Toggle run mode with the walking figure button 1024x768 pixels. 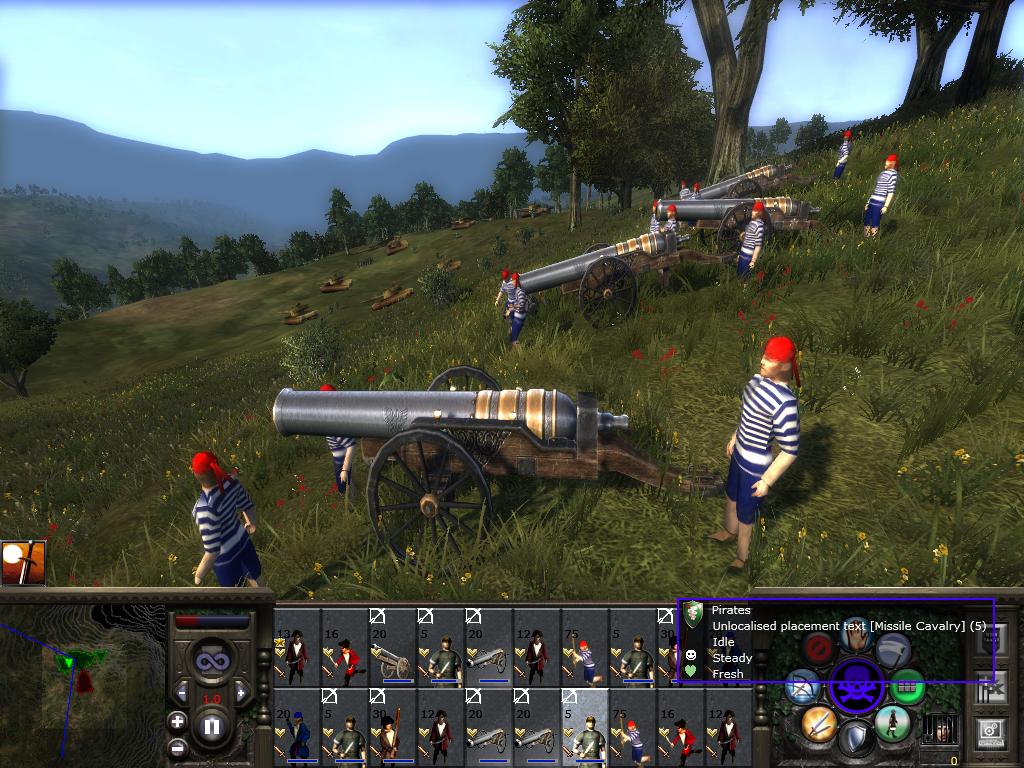[x=892, y=723]
